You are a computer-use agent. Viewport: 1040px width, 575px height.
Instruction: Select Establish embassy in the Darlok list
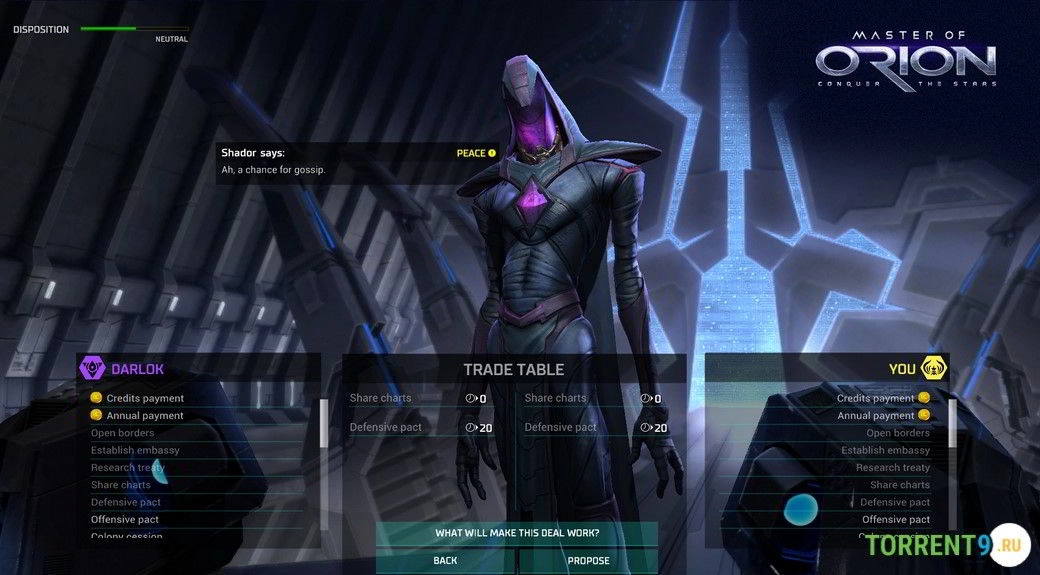(135, 450)
